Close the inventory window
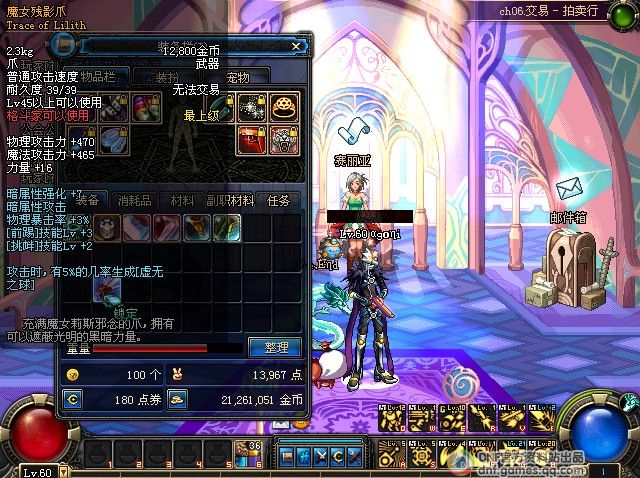 [296, 45]
